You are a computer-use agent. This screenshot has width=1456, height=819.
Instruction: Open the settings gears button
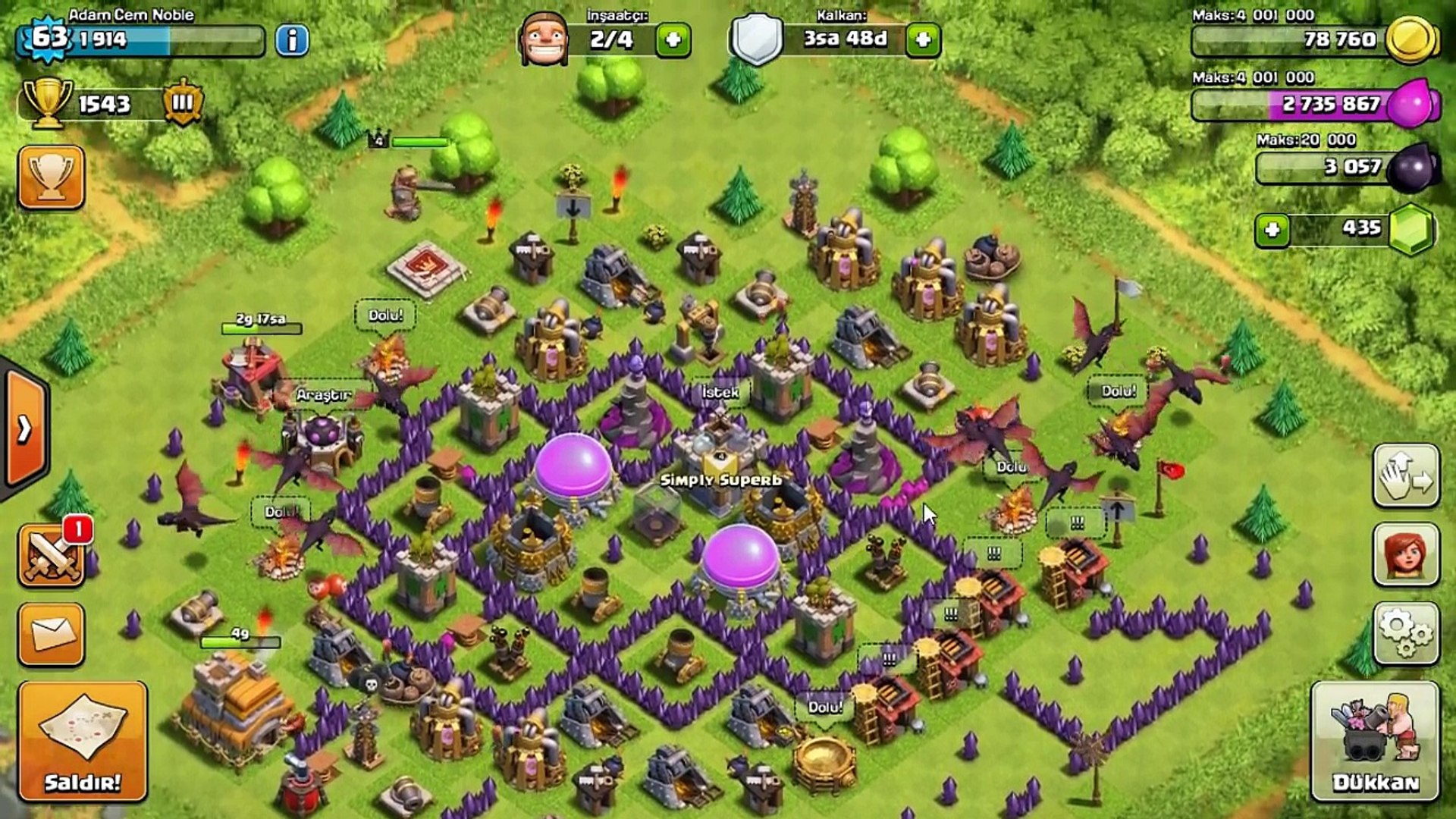coord(1405,633)
